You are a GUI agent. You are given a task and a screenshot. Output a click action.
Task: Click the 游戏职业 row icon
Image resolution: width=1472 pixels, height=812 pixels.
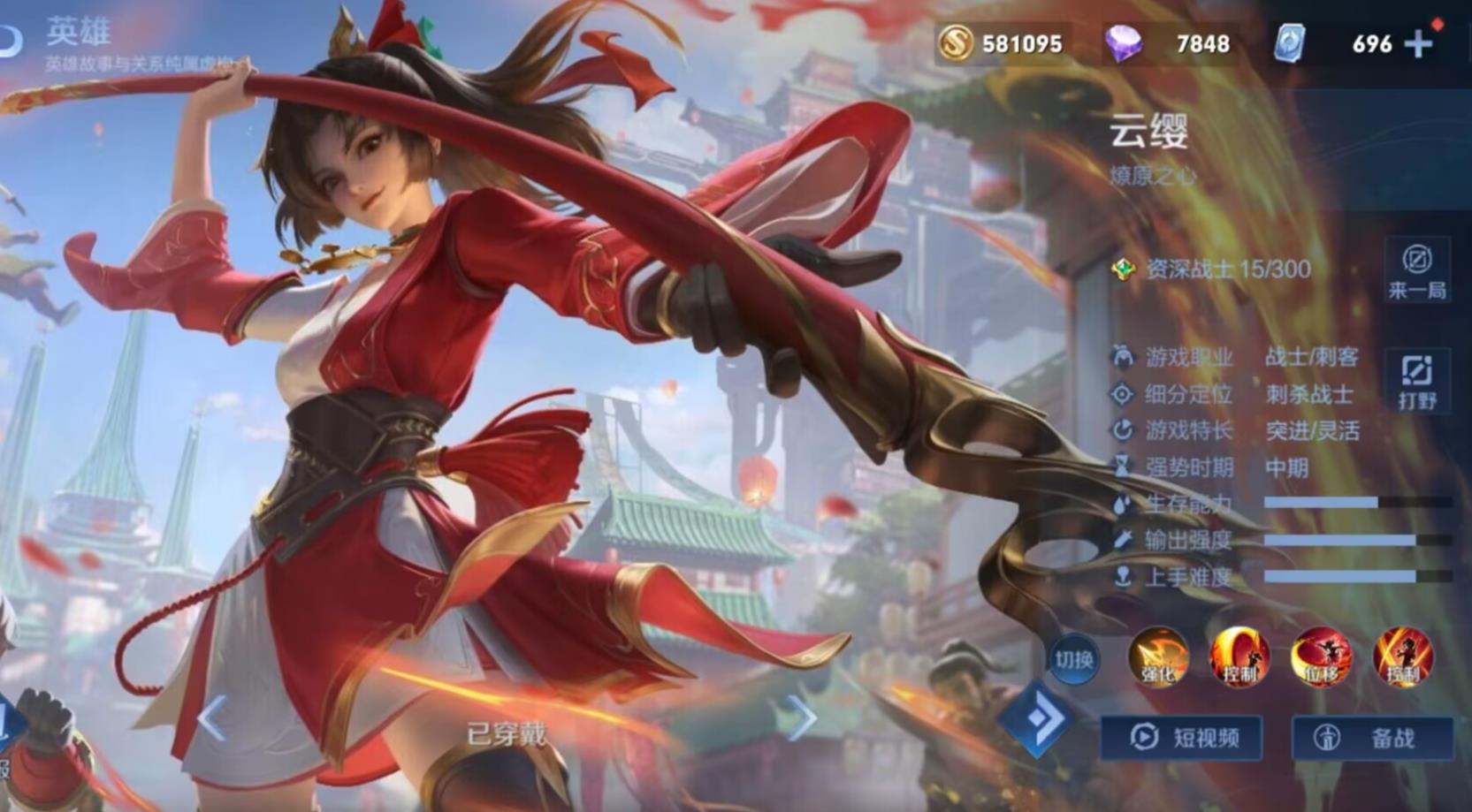coord(1122,357)
